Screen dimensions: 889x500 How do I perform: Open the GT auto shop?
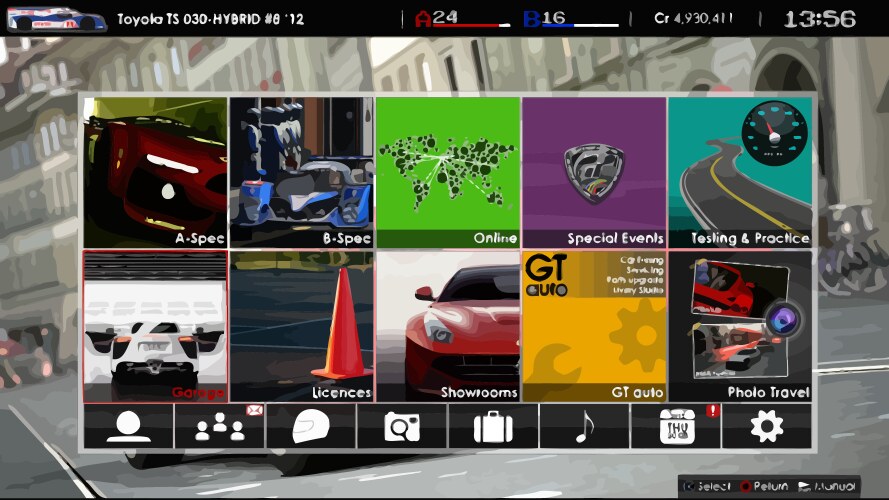[x=594, y=326]
